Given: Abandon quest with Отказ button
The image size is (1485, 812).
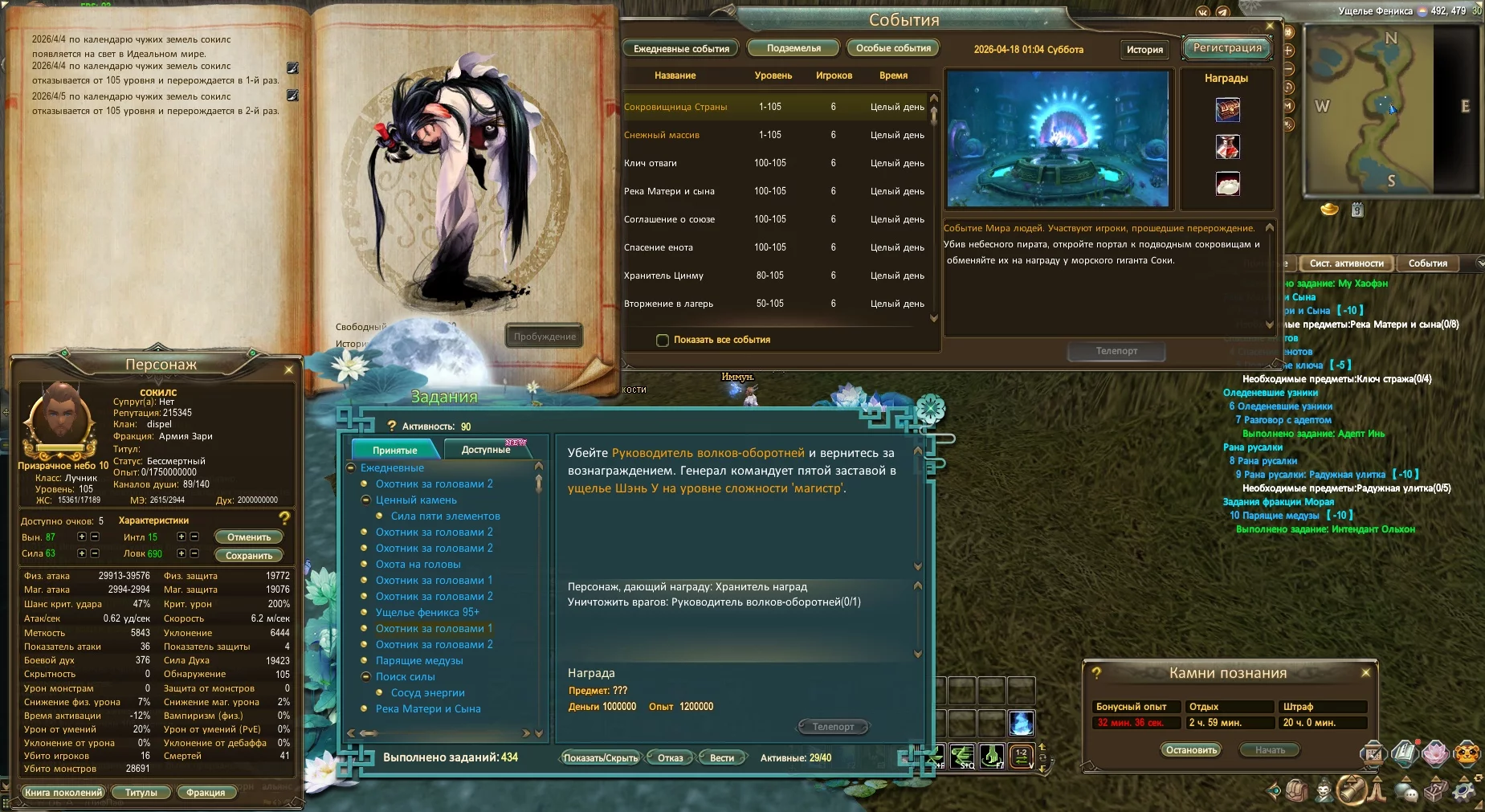Looking at the screenshot, I should click(x=670, y=757).
